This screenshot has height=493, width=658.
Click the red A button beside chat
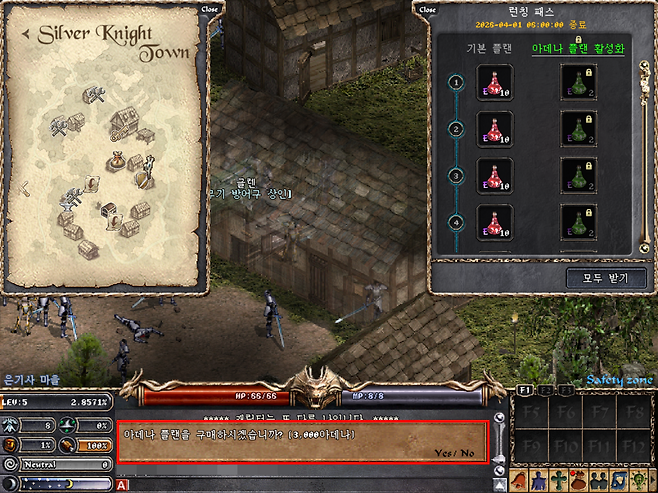122,485
